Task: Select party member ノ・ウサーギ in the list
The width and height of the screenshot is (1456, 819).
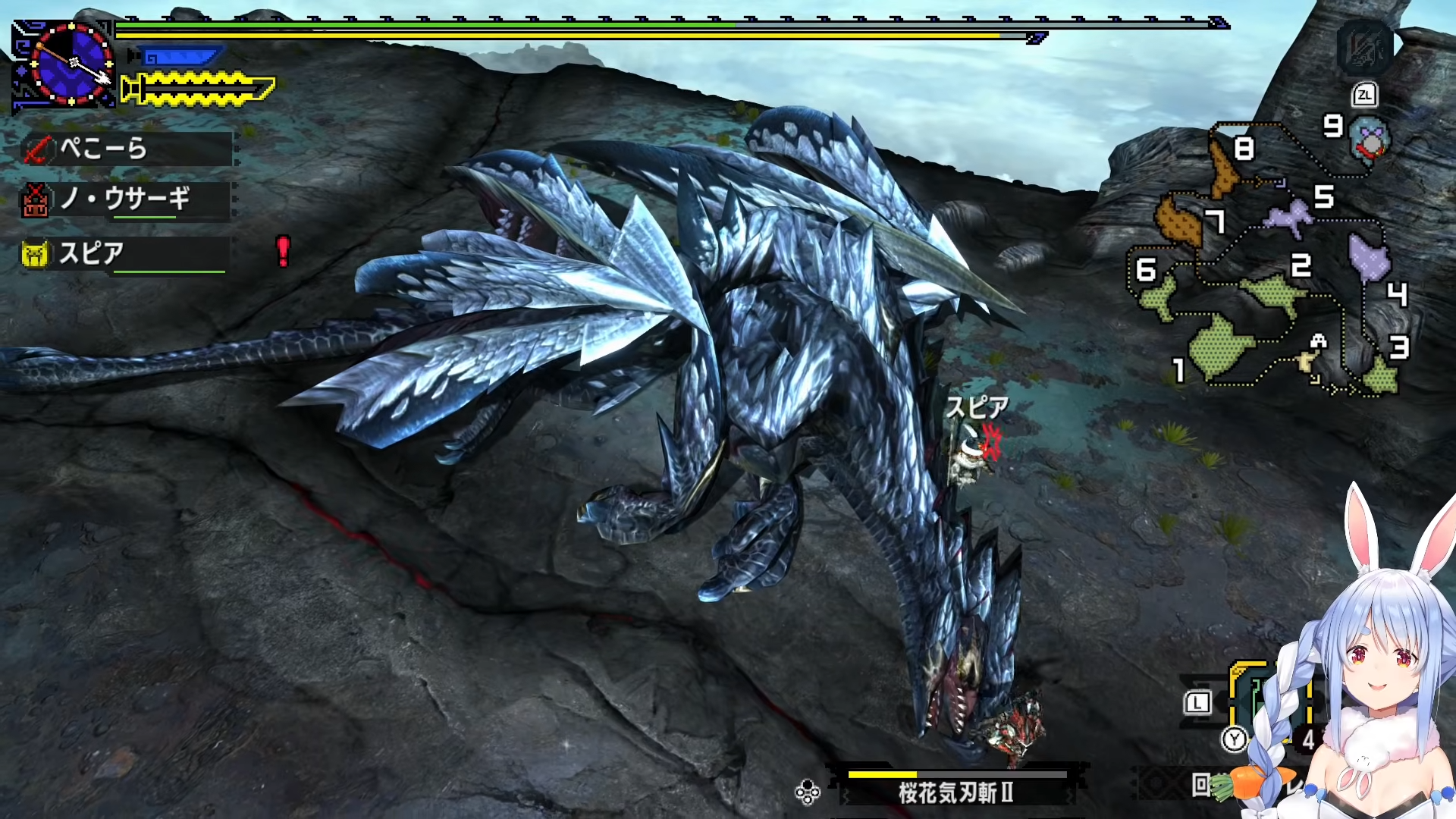Action: pos(126,200)
